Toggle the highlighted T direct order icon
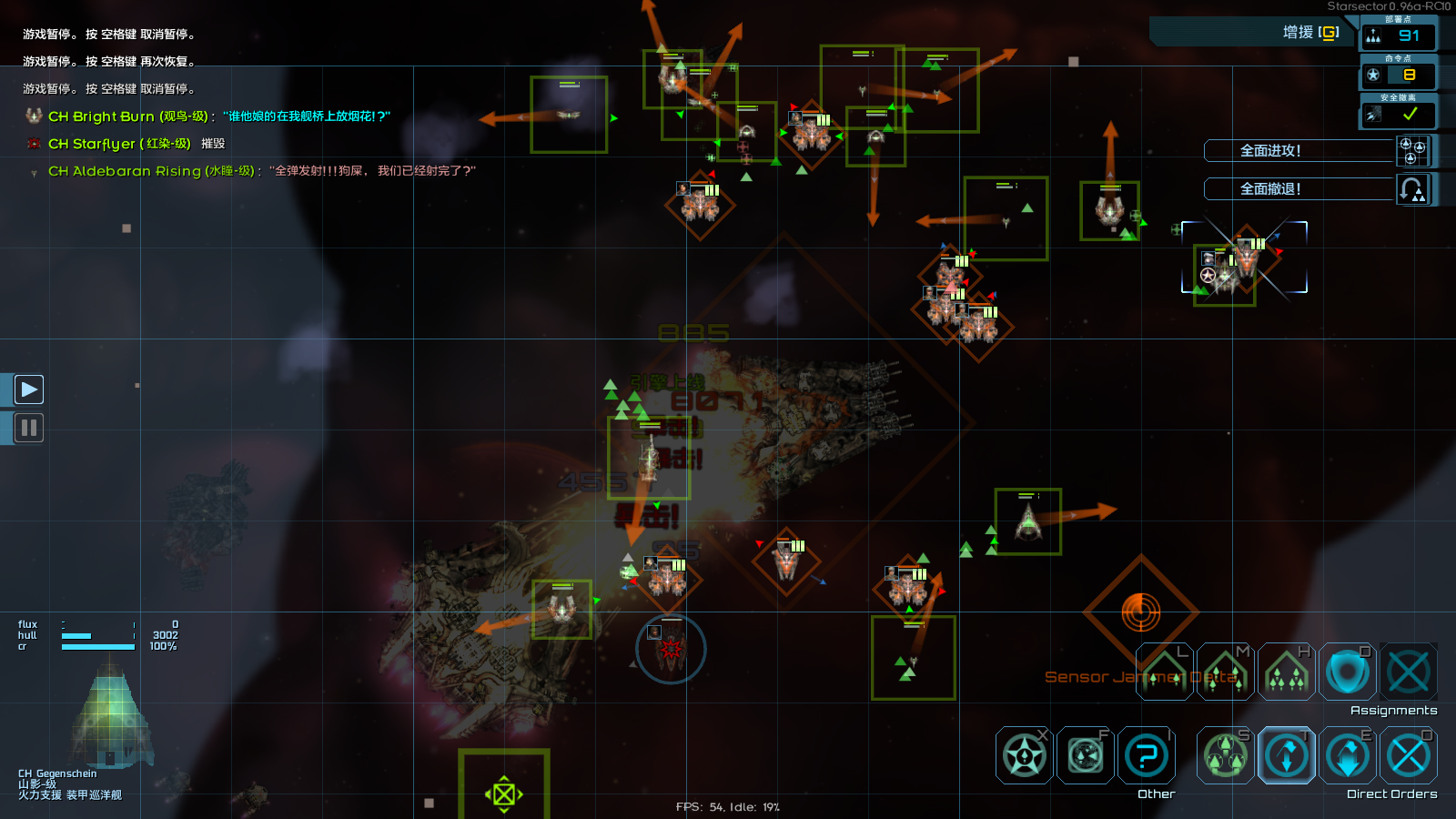The height and width of the screenshot is (819, 1456). [1287, 755]
